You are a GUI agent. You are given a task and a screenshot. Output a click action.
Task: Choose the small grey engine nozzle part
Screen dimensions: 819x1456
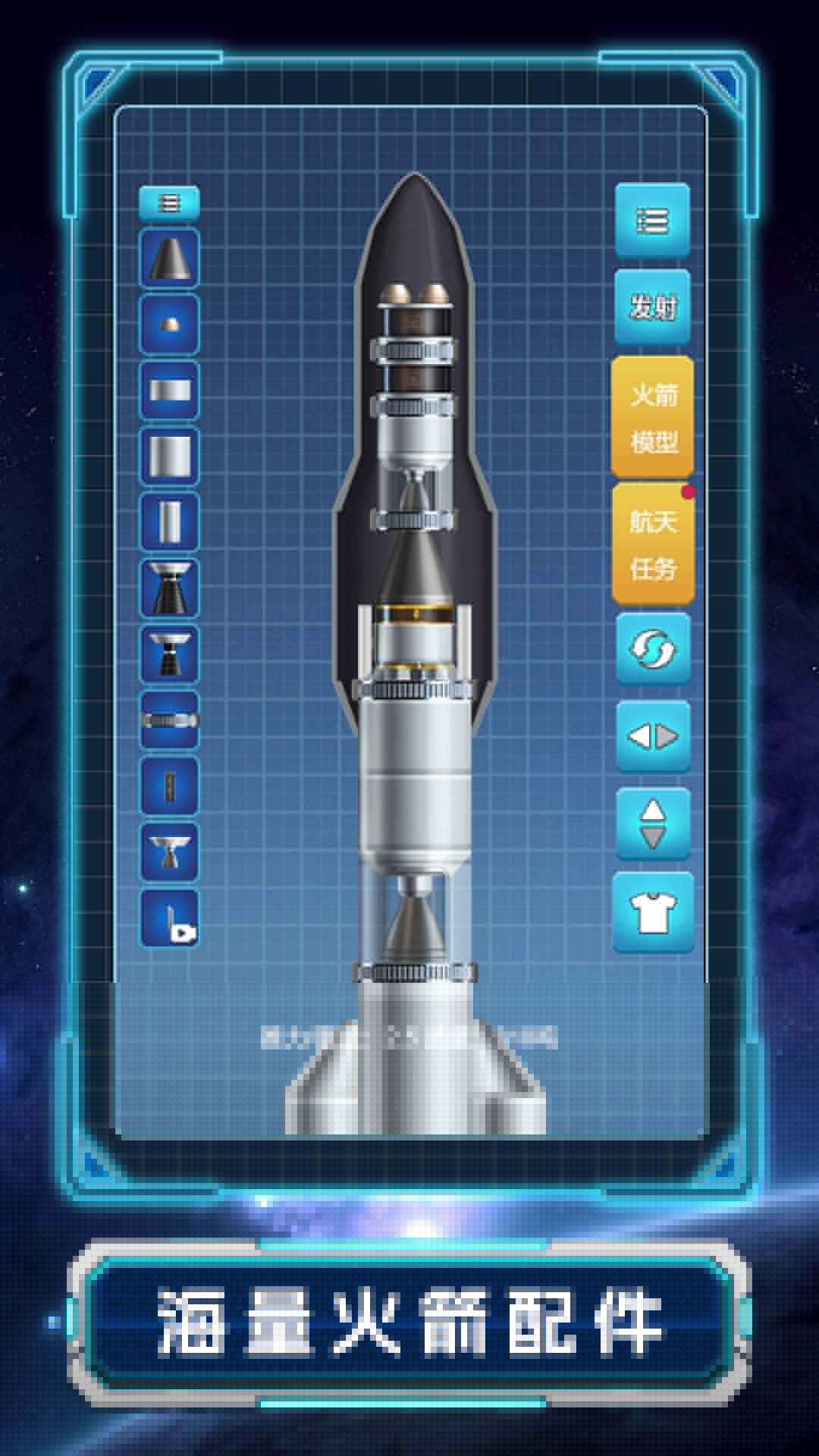169,851
